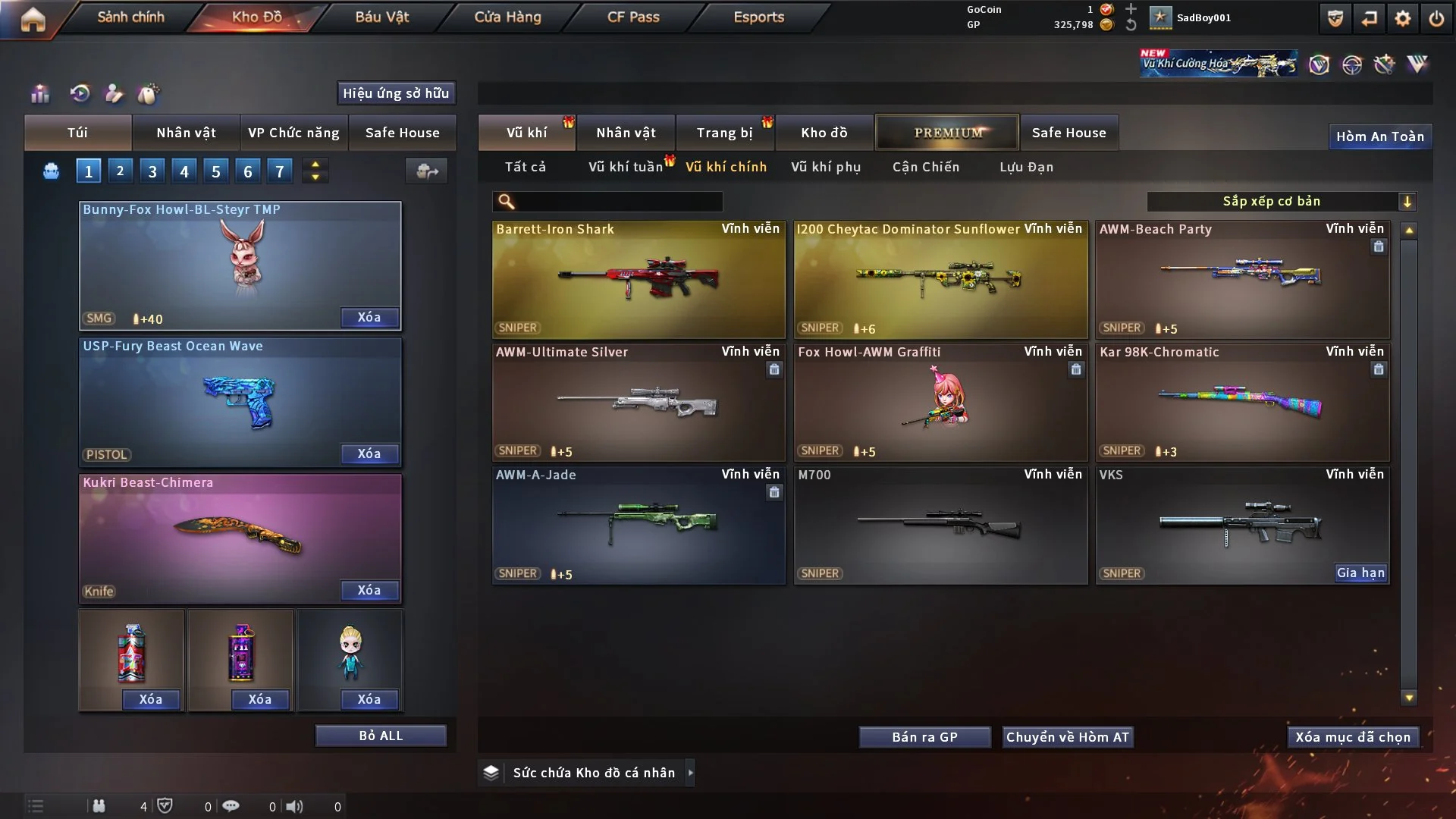
Task: Open the settings gear icon
Action: pos(1403,18)
